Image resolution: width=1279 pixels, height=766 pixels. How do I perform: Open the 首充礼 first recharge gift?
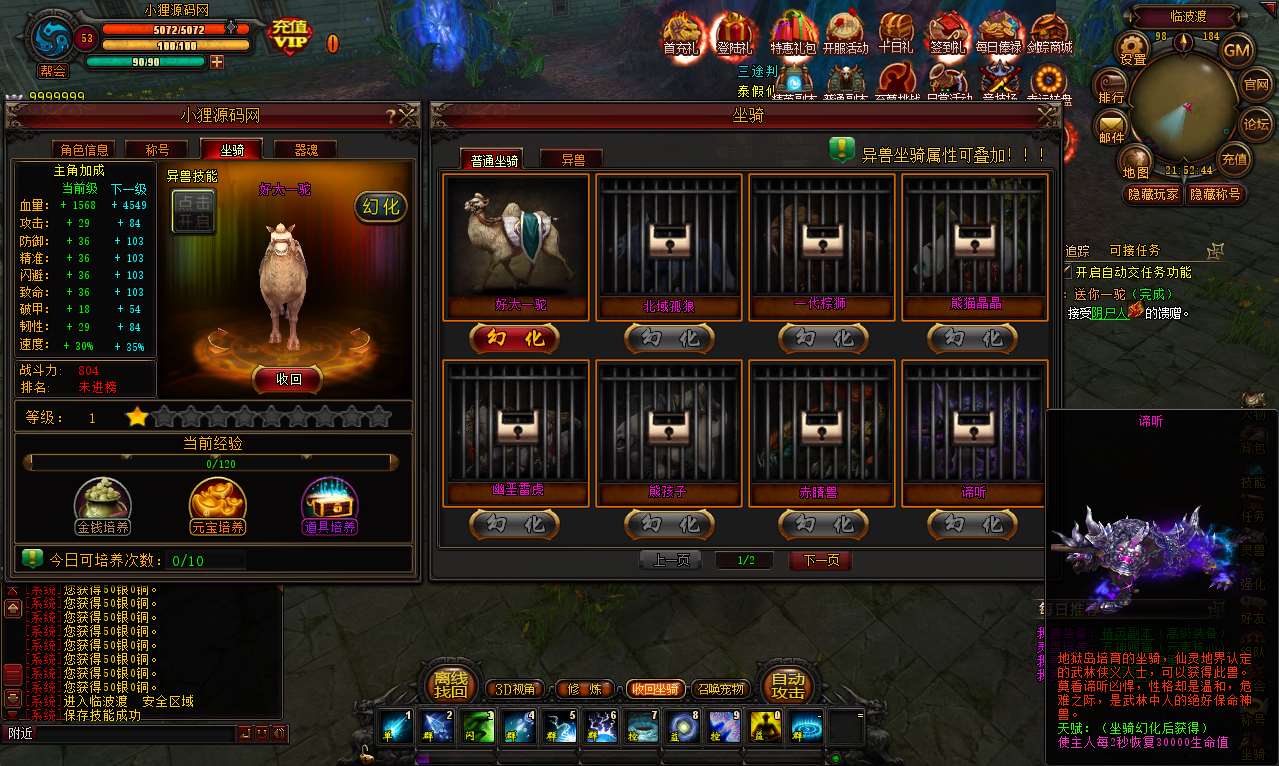click(683, 35)
